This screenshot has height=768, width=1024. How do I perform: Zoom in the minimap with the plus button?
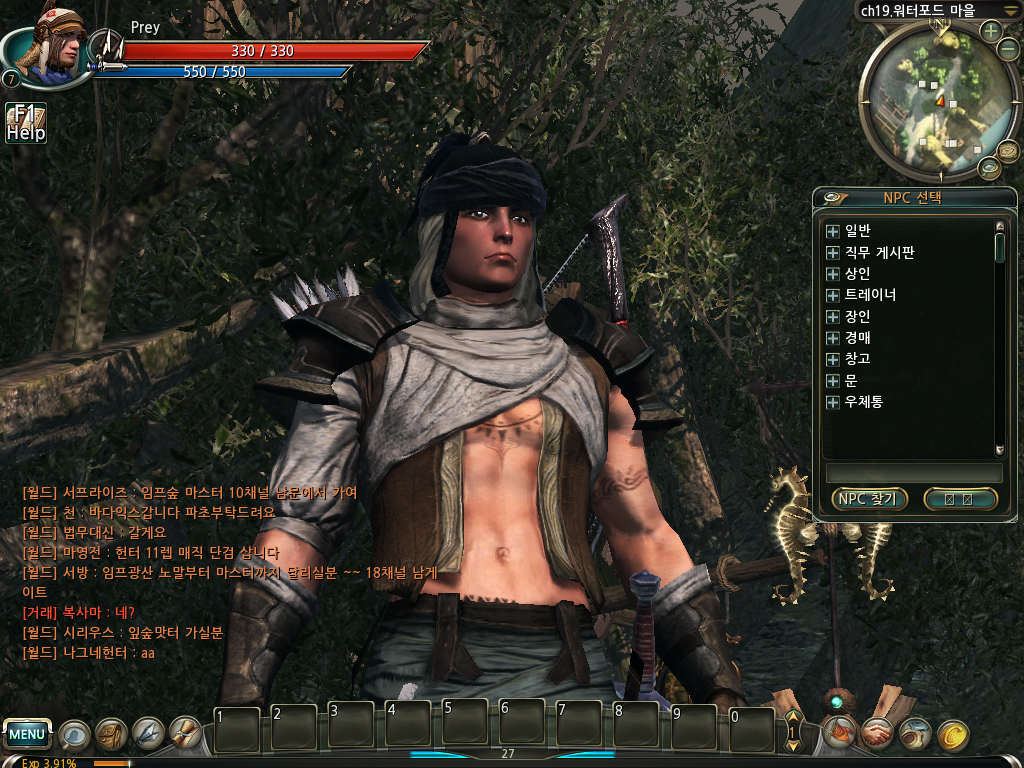coord(991,30)
